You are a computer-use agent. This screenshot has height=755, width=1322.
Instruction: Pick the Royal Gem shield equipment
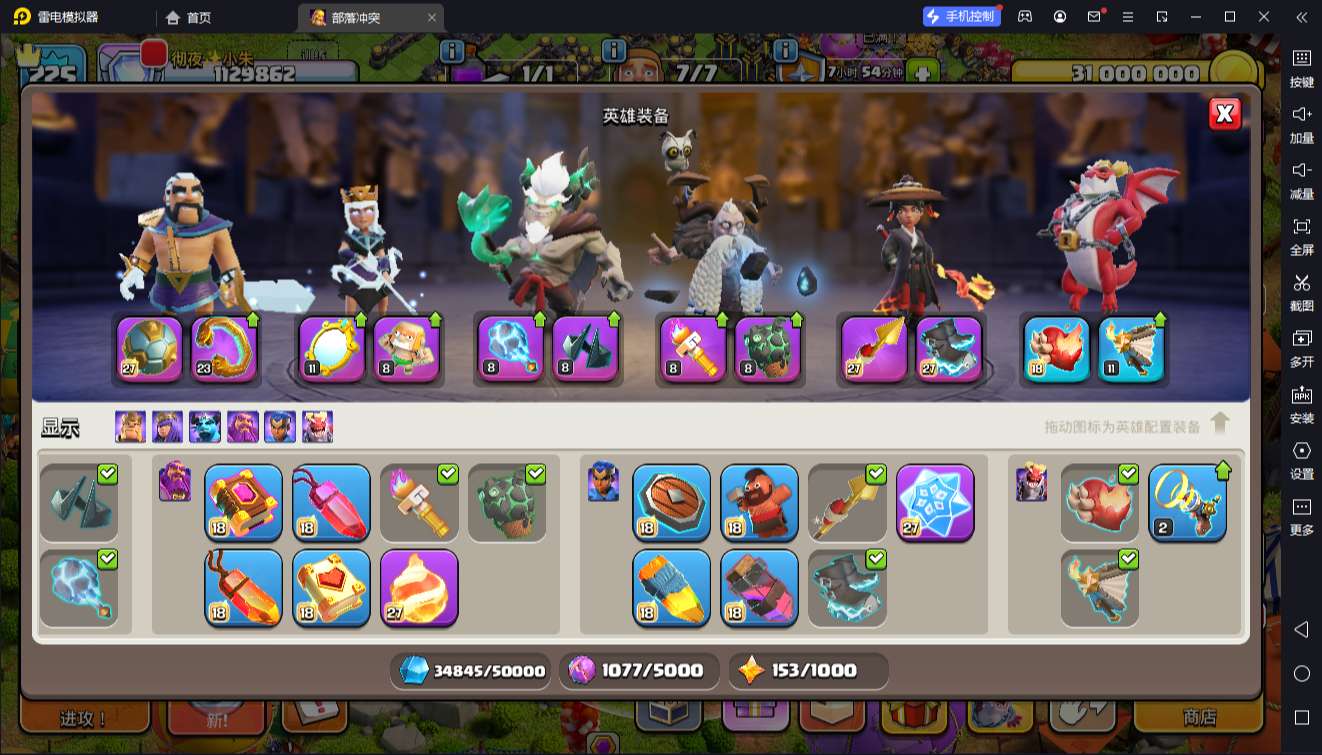pos(671,501)
